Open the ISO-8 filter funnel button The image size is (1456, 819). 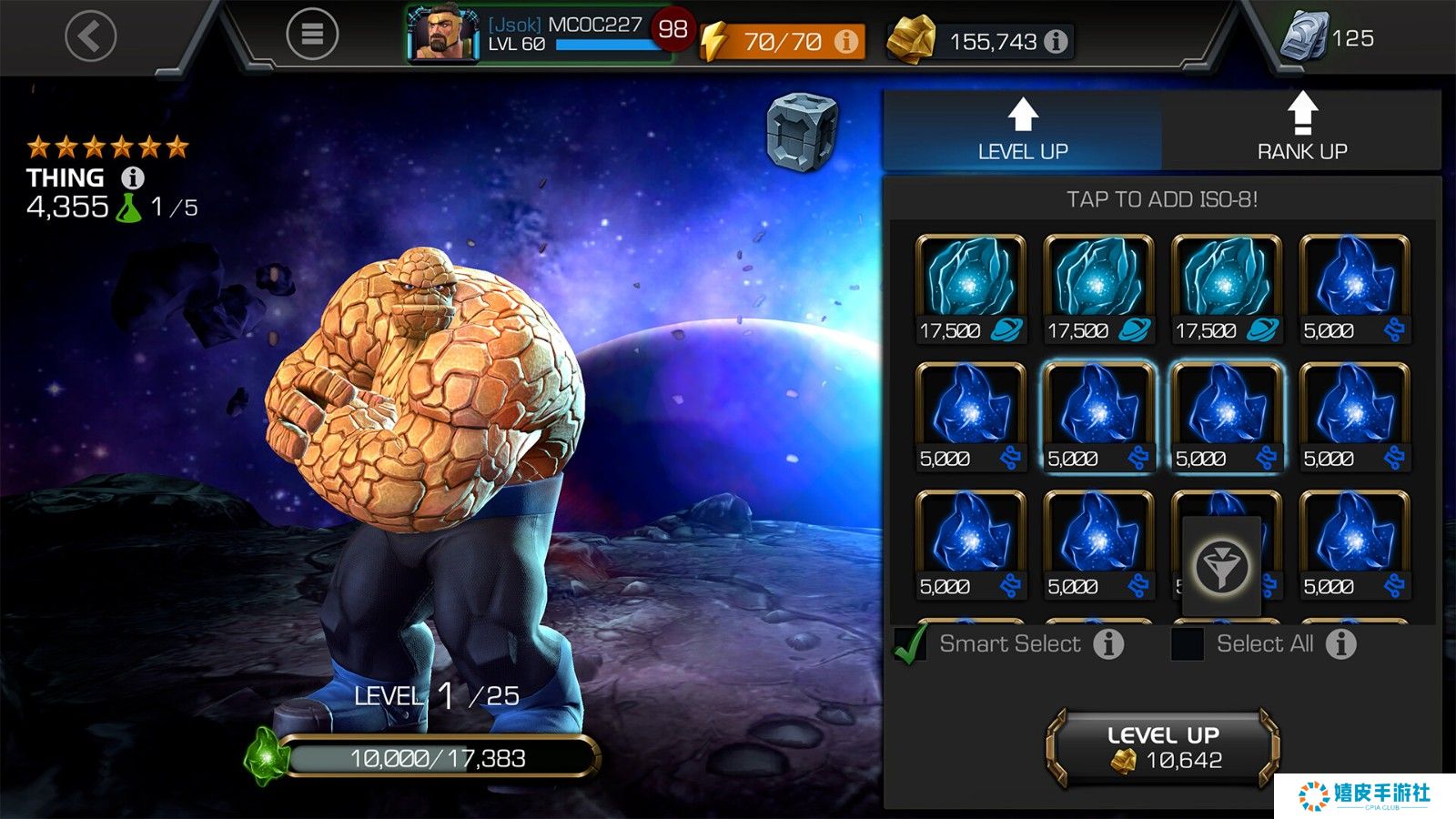(x=1221, y=567)
